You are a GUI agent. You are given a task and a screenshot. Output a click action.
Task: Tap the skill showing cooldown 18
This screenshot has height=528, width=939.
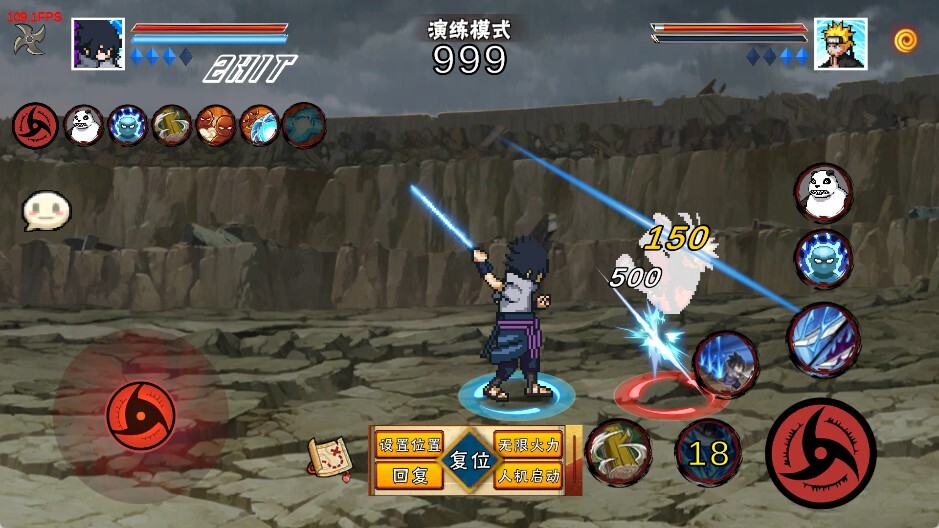(x=708, y=453)
